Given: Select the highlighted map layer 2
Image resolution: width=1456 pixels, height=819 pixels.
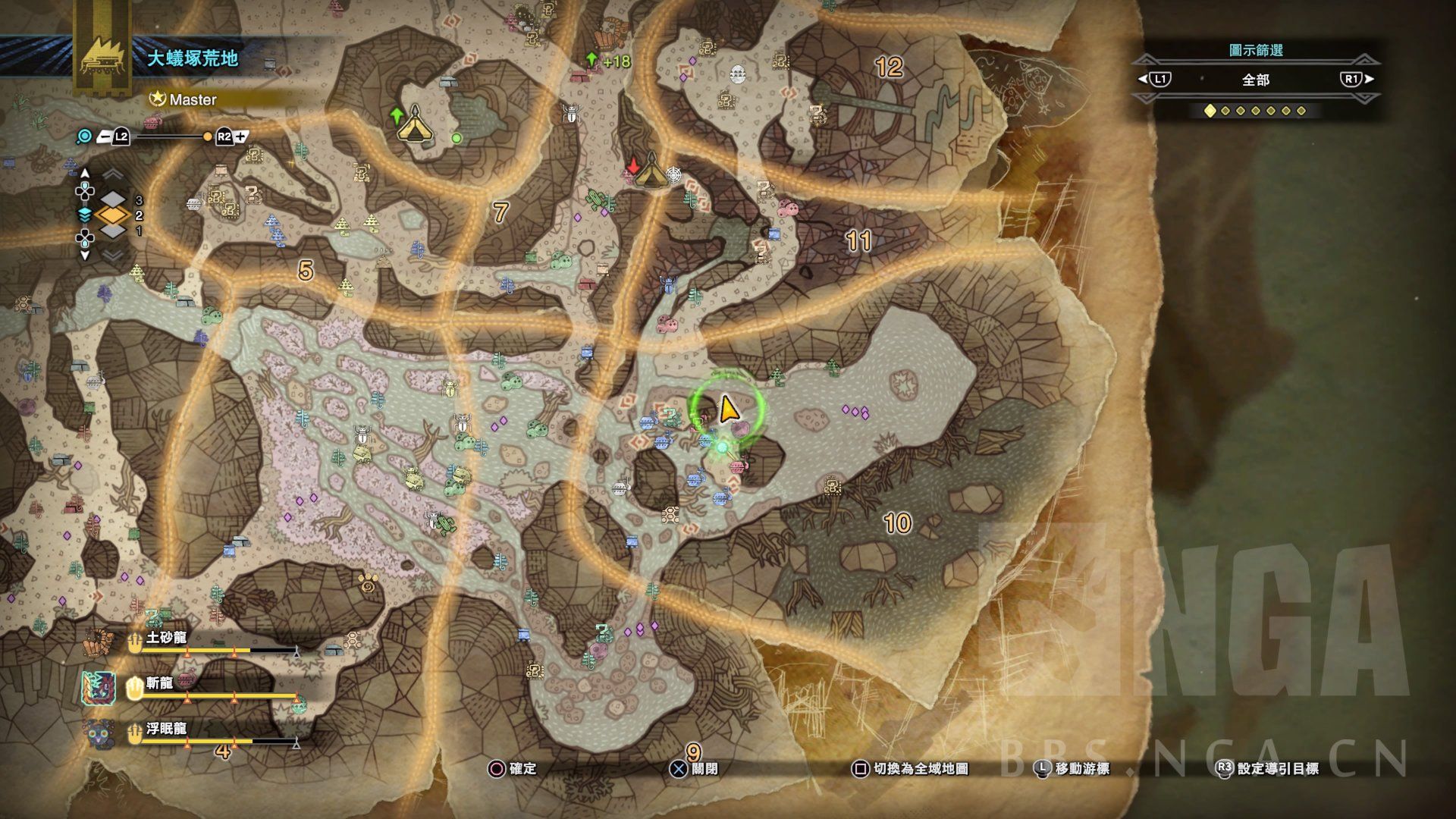Looking at the screenshot, I should pyautogui.click(x=112, y=215).
